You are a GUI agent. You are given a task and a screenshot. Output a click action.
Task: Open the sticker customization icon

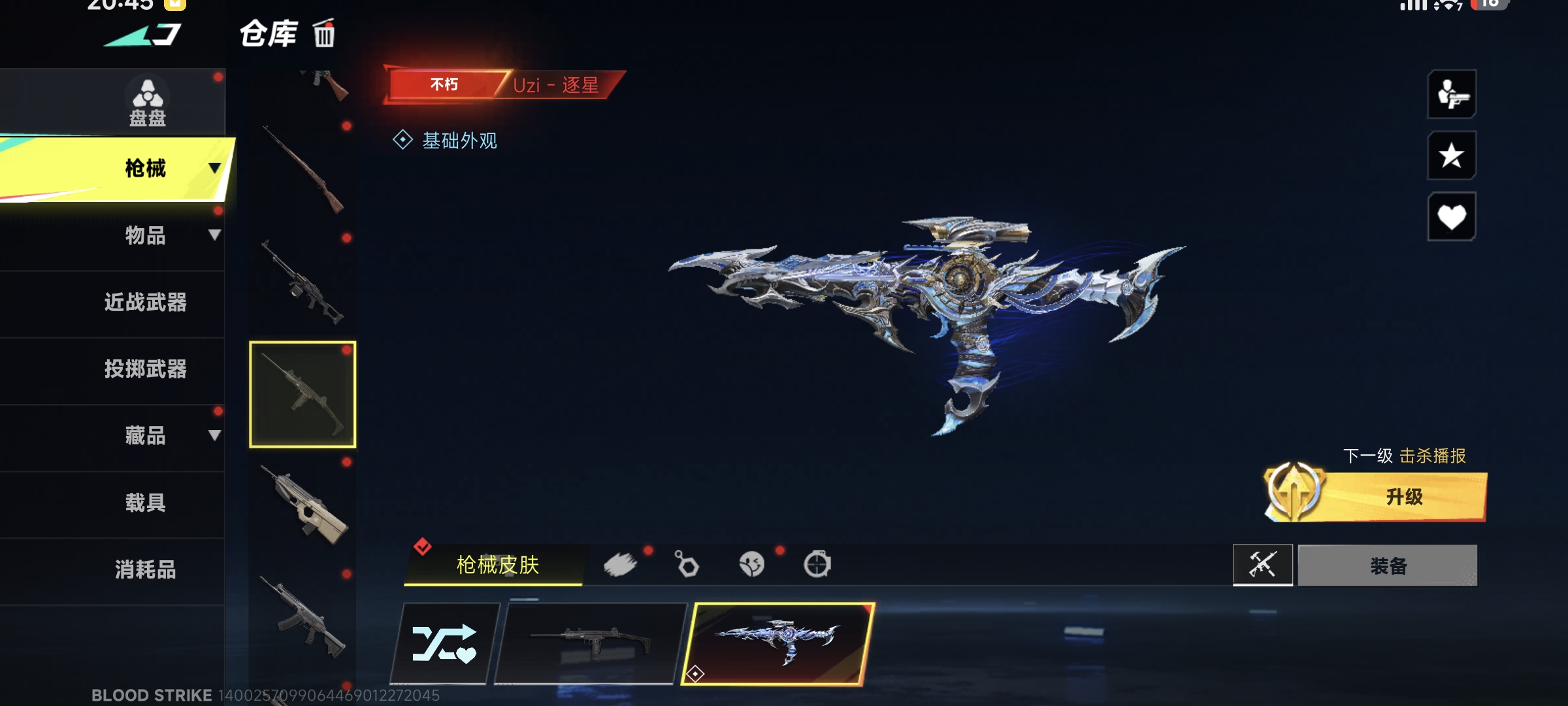pos(753,563)
